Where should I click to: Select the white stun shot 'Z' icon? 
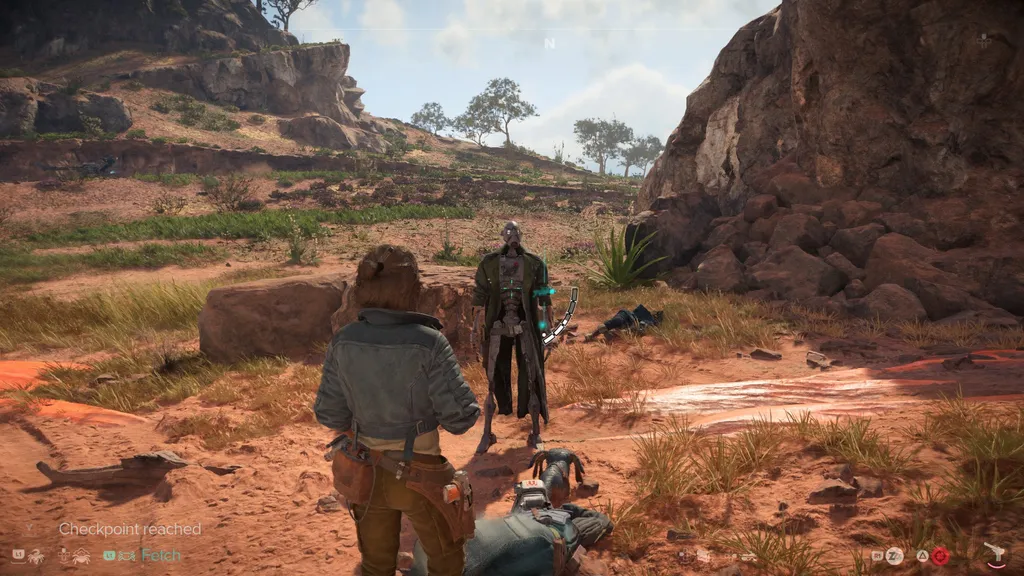894,556
